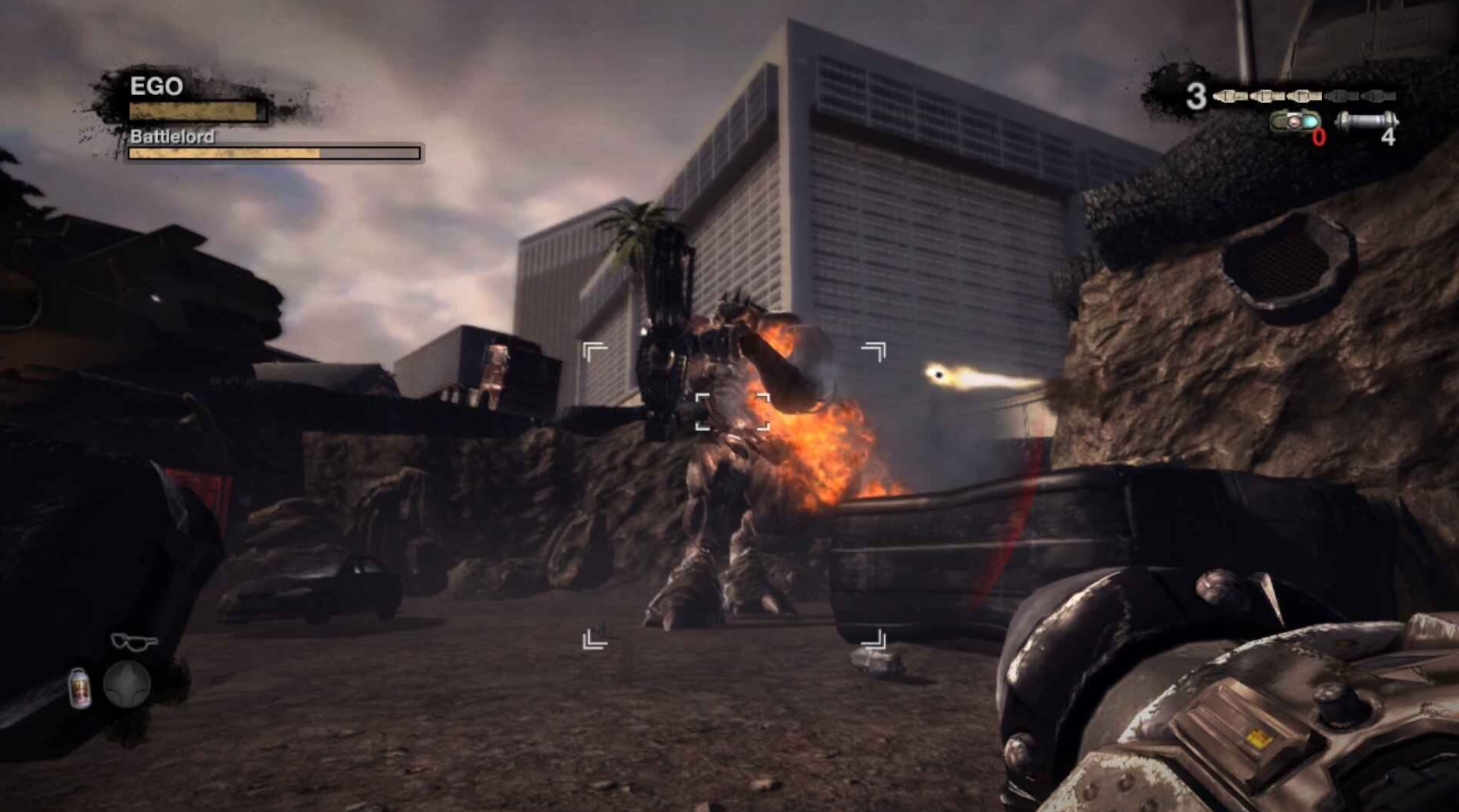Click the yellow portion of the Battlelord health bar
Viewport: 1459px width, 812px height.
(x=223, y=154)
